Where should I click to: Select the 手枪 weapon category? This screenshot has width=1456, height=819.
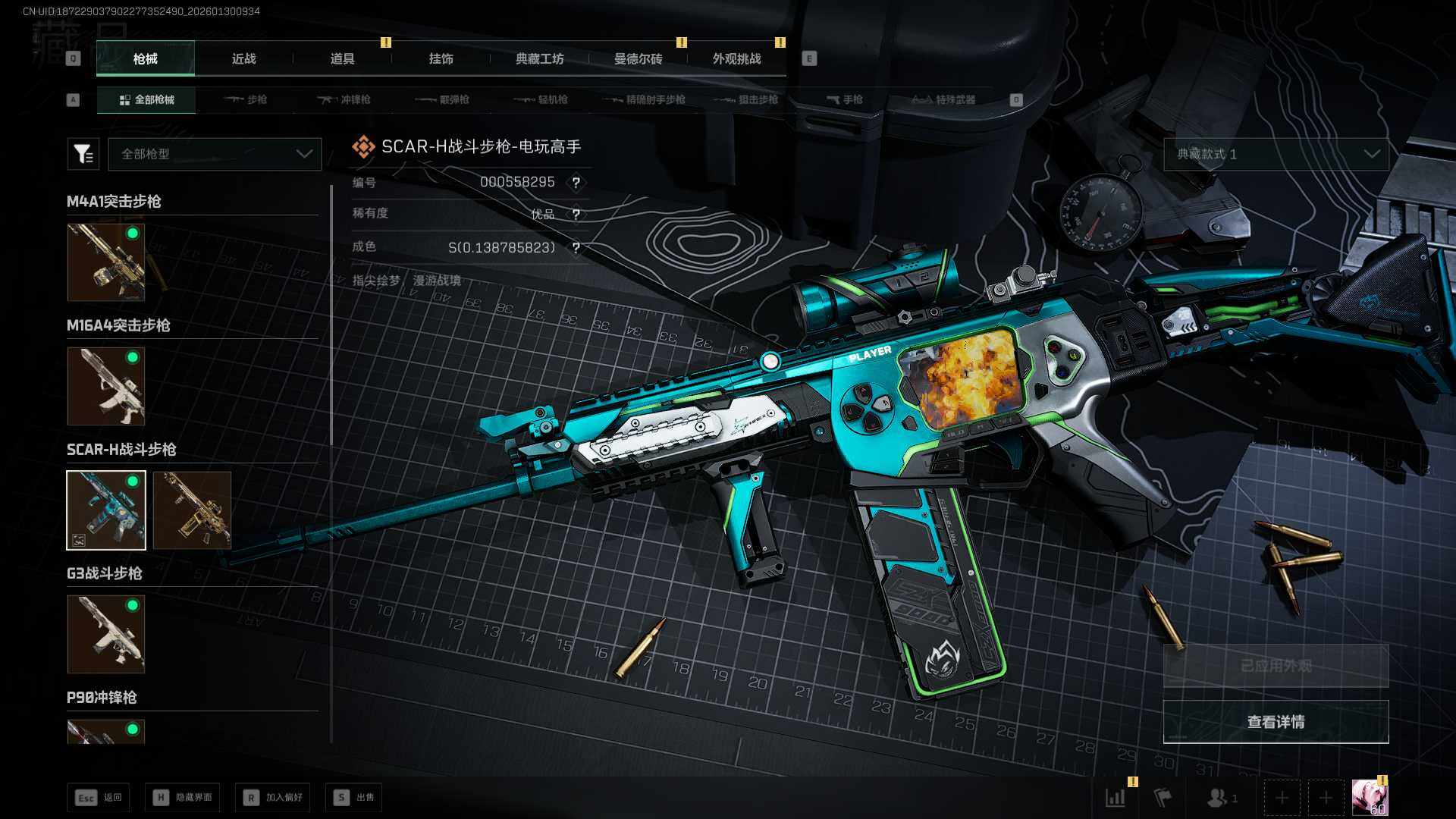click(x=845, y=99)
